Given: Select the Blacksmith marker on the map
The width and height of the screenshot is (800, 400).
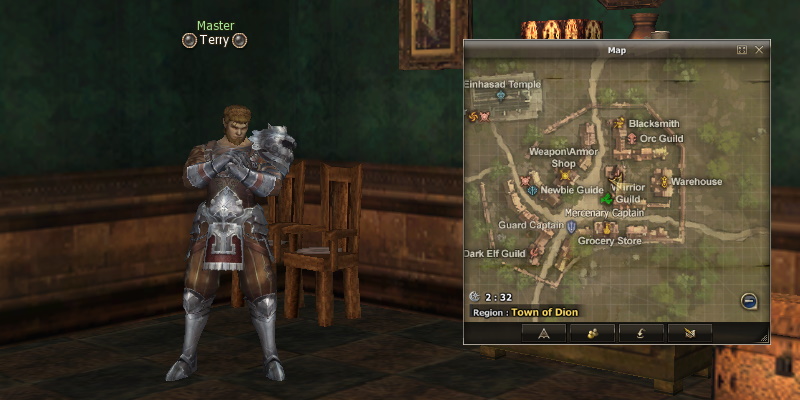Looking at the screenshot, I should coord(619,124).
